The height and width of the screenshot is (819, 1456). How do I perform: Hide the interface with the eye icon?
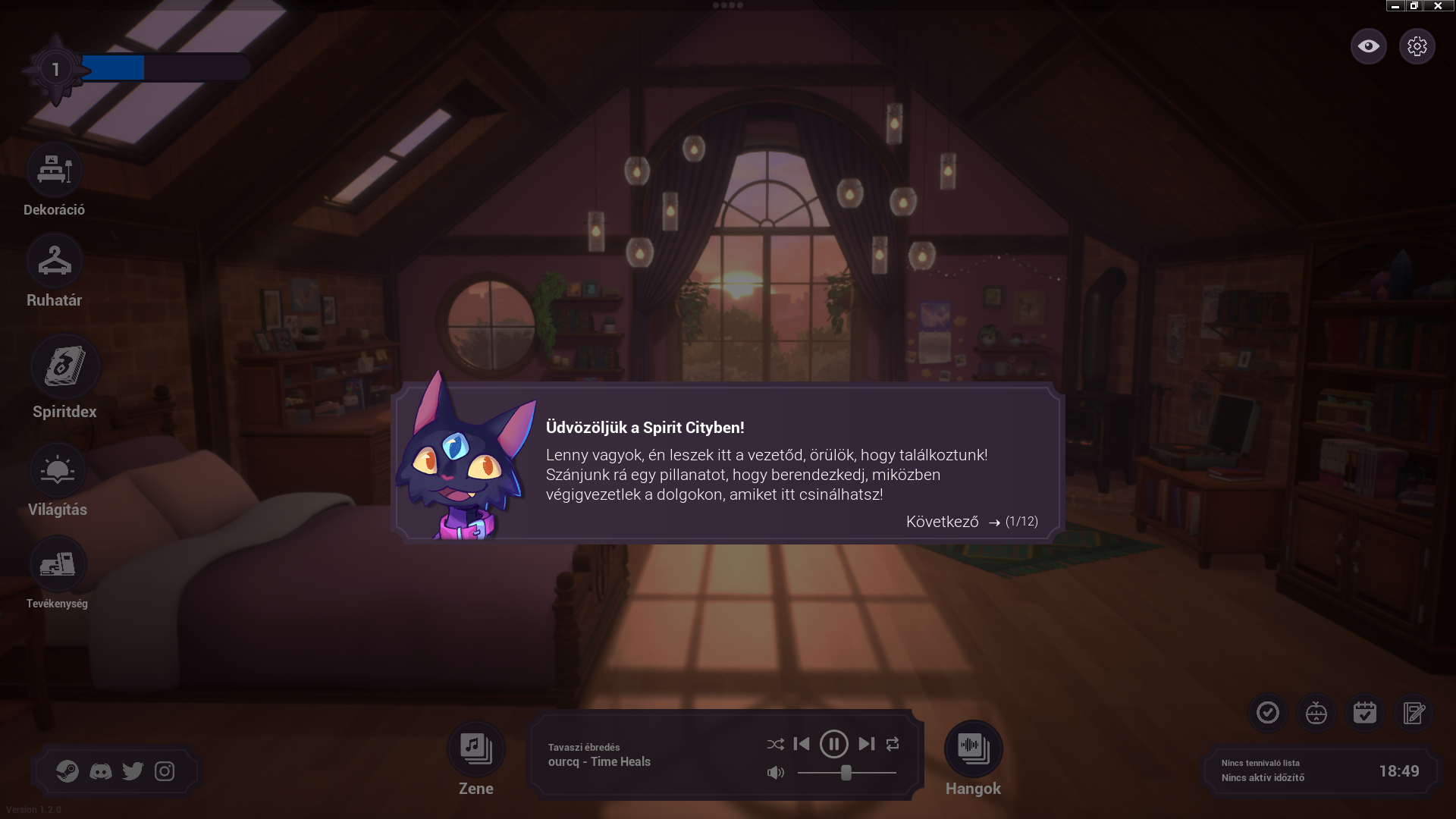pyautogui.click(x=1368, y=46)
